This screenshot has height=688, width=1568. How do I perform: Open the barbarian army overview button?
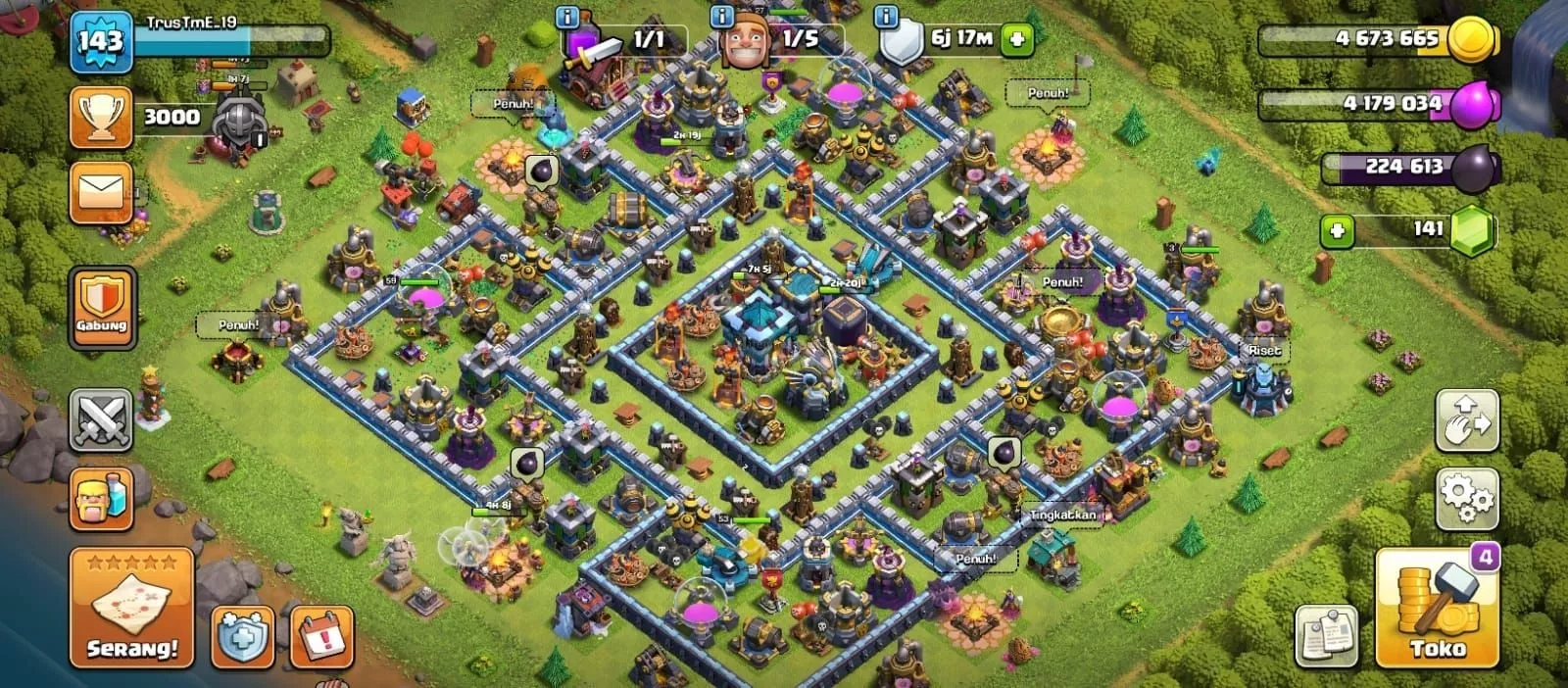click(x=101, y=499)
